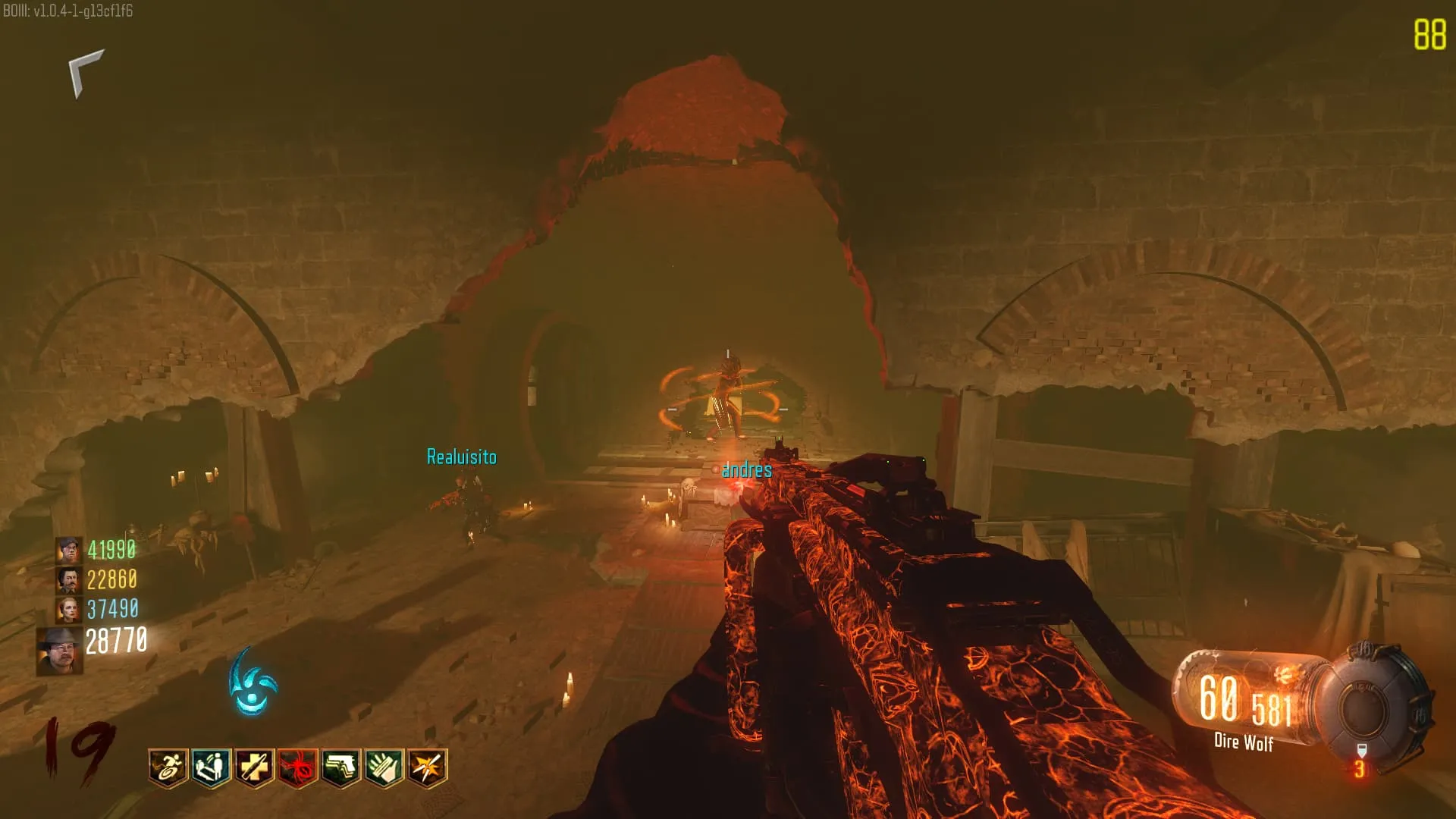1456x819 pixels.
Task: Activate the glowing blue swirl ability icon
Action: tap(253, 683)
